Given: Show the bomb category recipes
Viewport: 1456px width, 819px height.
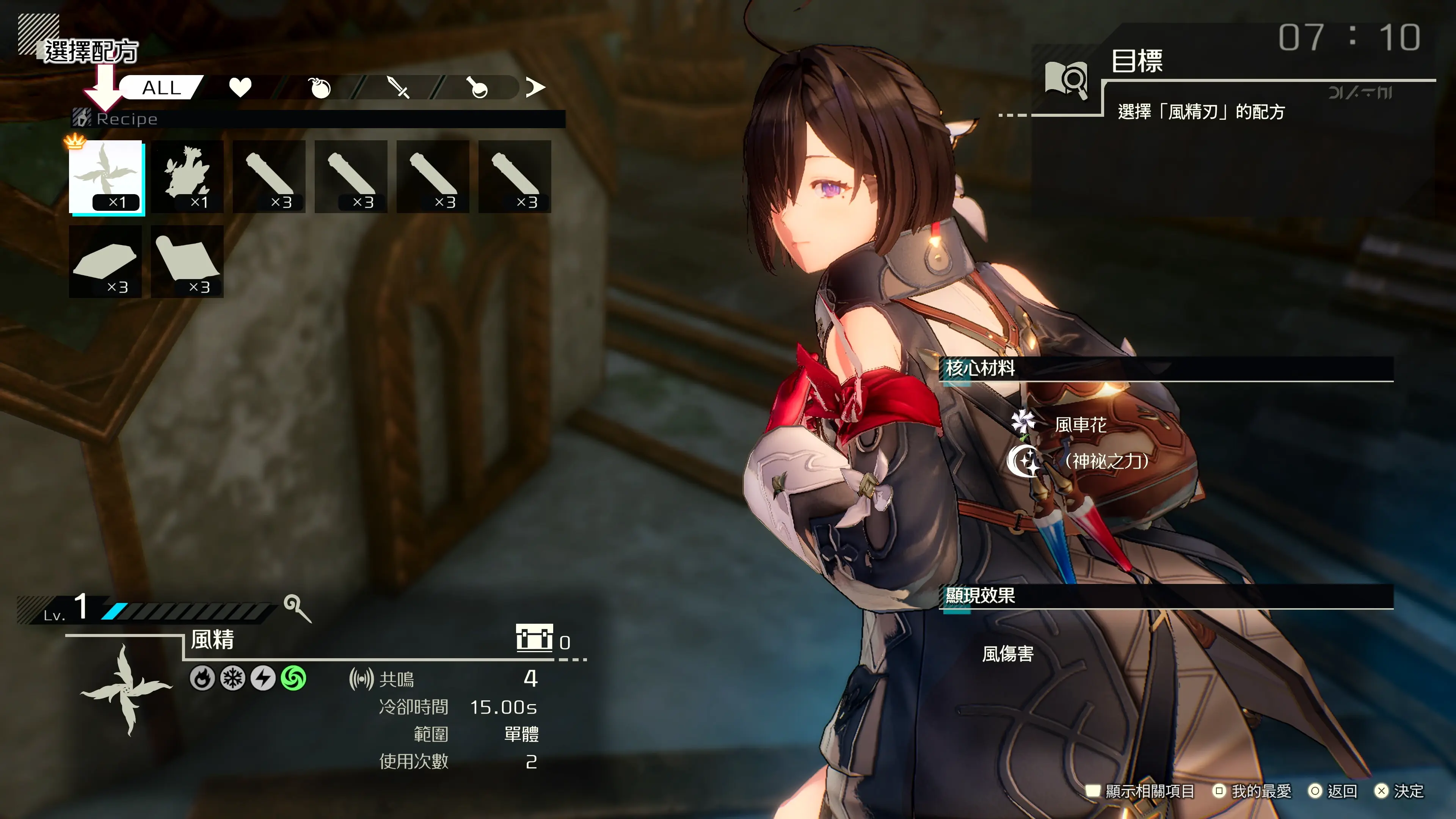Looking at the screenshot, I should [320, 88].
